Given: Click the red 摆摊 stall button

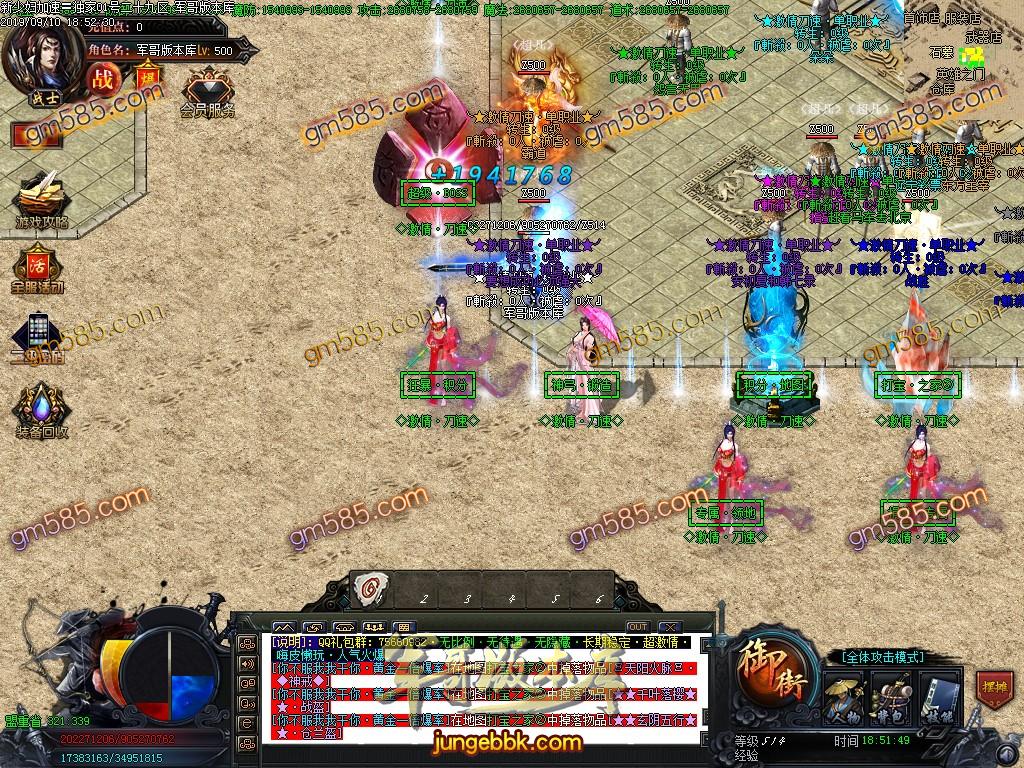Looking at the screenshot, I should point(993,690).
